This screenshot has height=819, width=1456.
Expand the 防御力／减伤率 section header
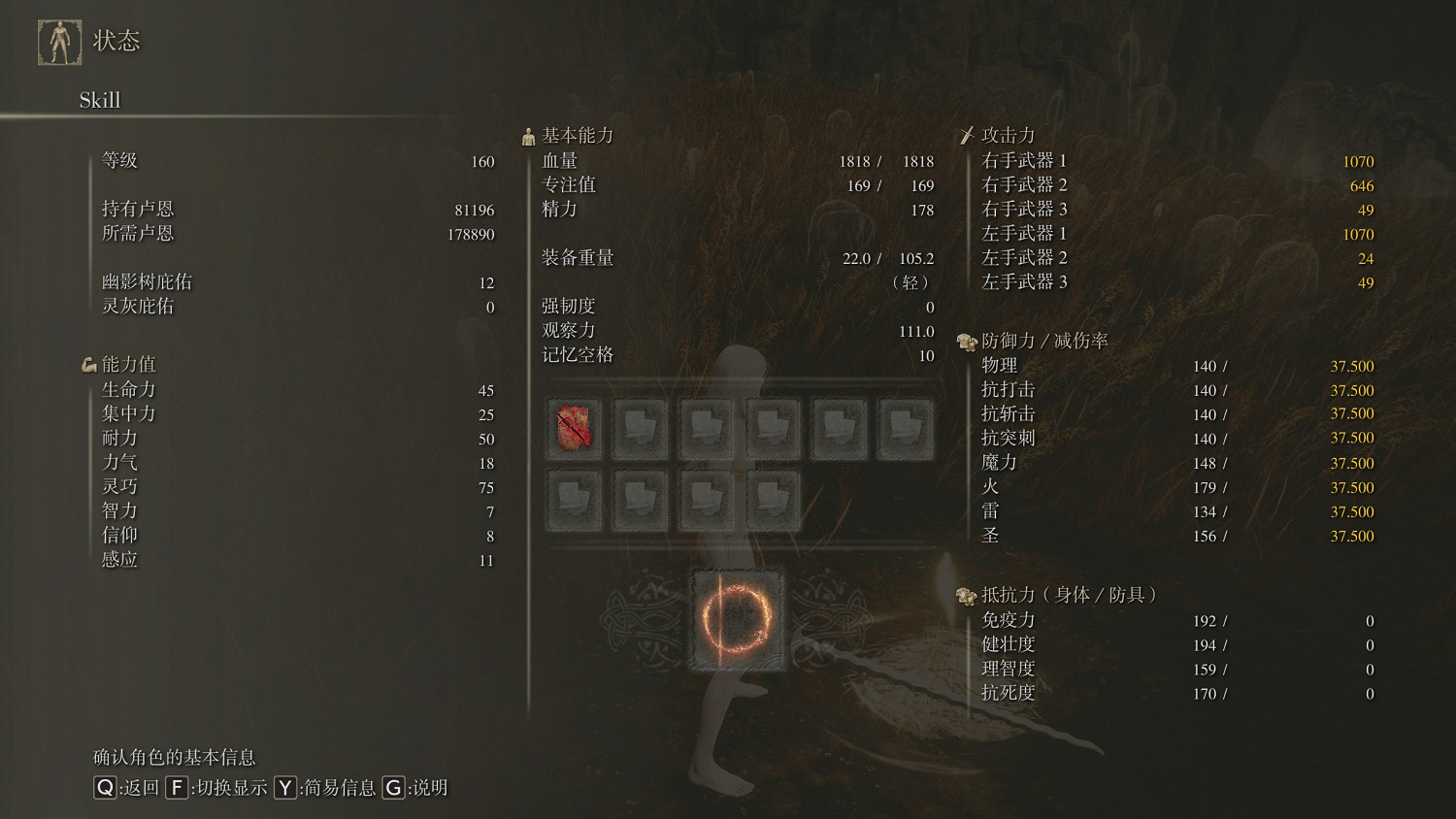(x=1043, y=340)
